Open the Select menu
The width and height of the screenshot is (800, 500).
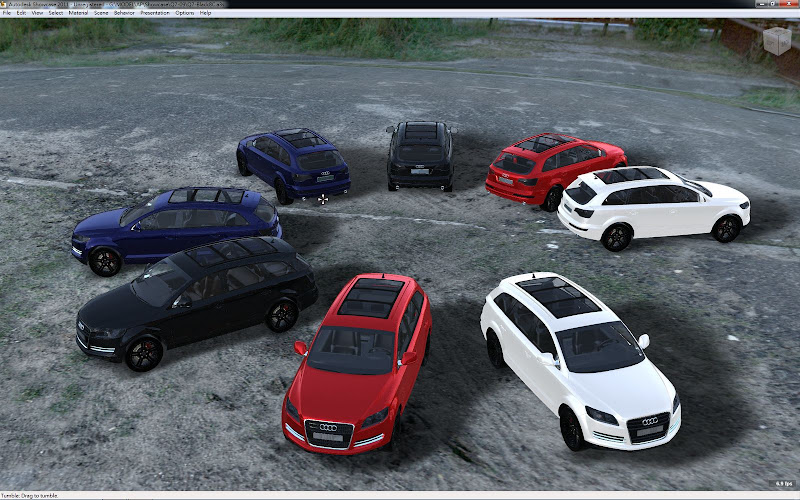(x=55, y=13)
